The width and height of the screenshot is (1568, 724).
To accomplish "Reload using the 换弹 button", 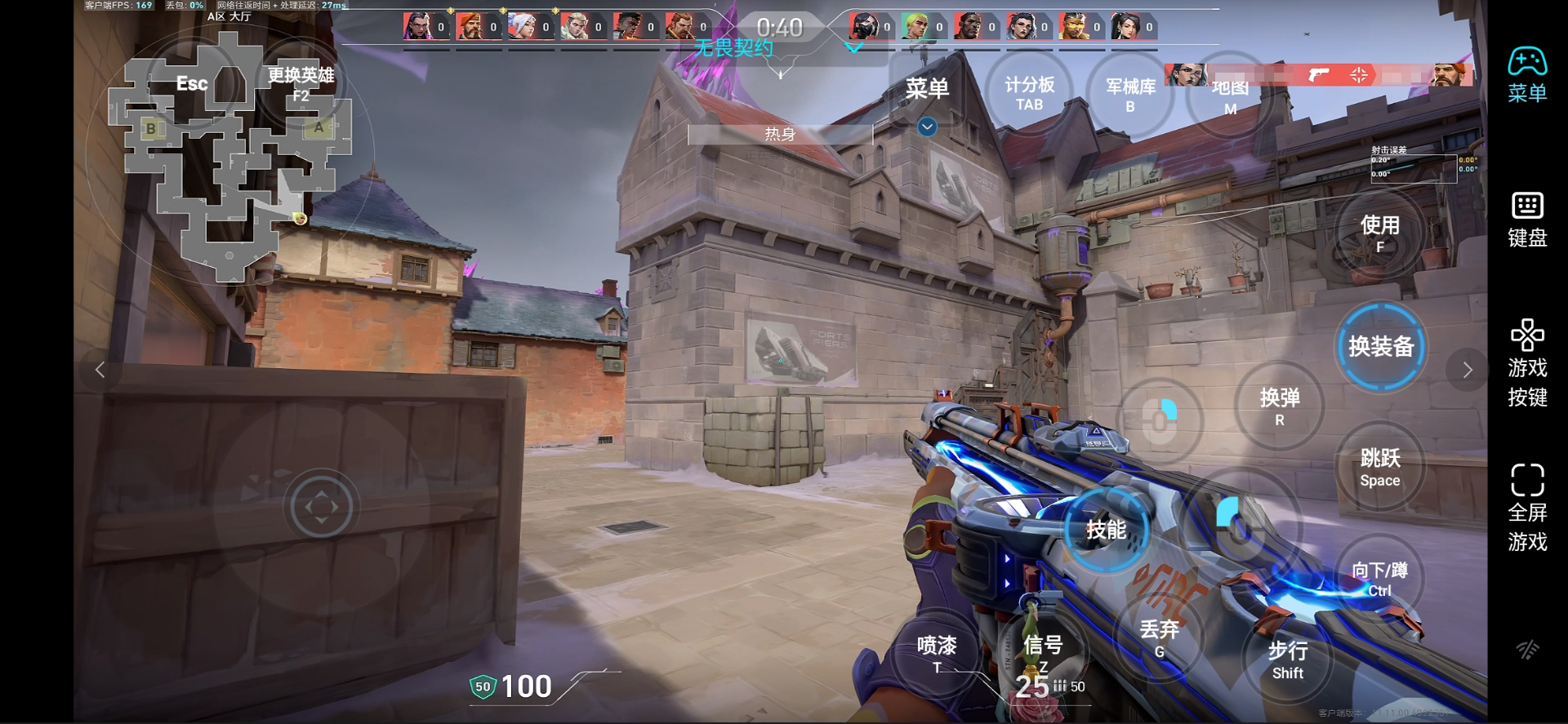I will [x=1280, y=406].
